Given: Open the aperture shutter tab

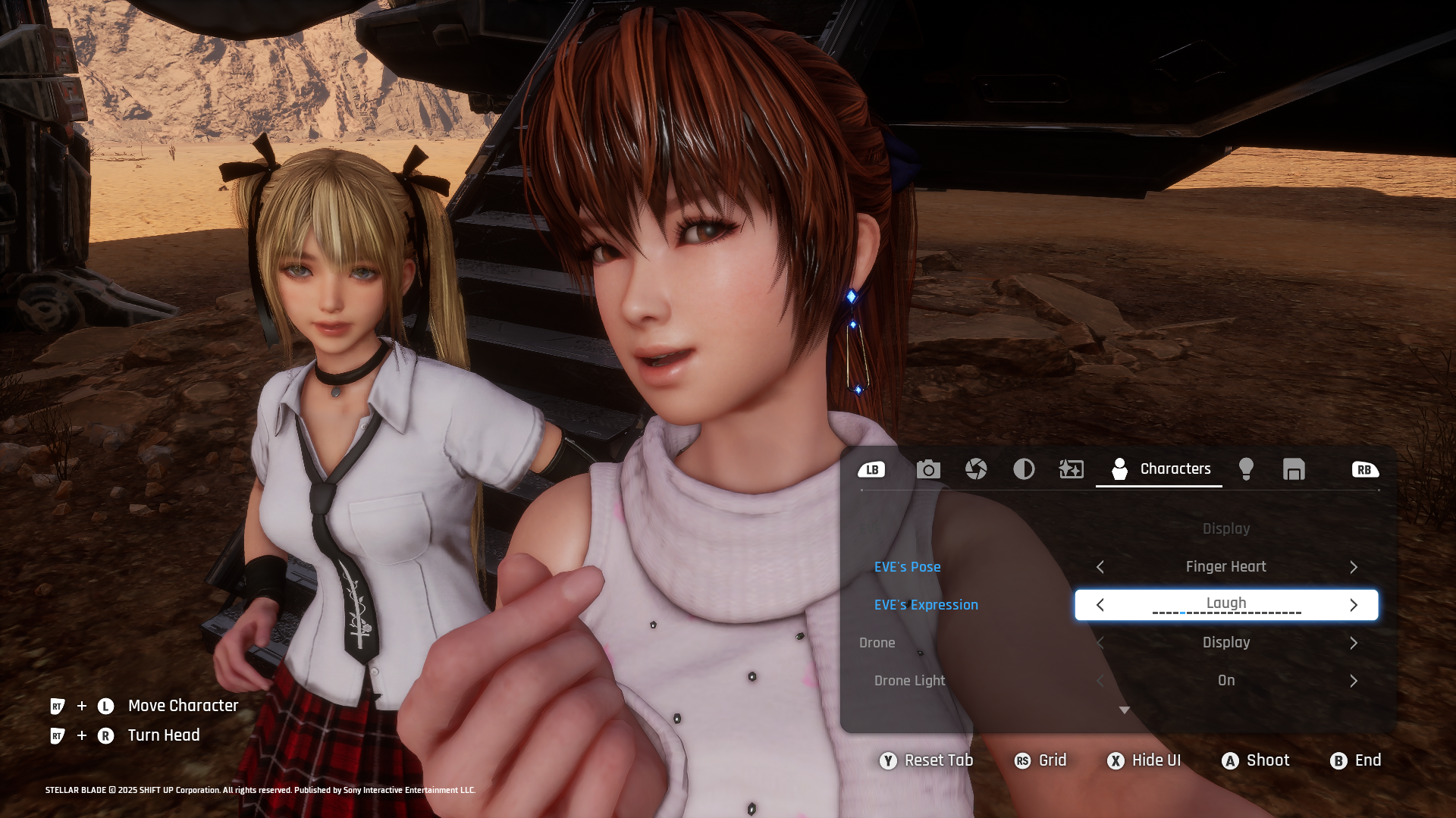Looking at the screenshot, I should (x=976, y=469).
